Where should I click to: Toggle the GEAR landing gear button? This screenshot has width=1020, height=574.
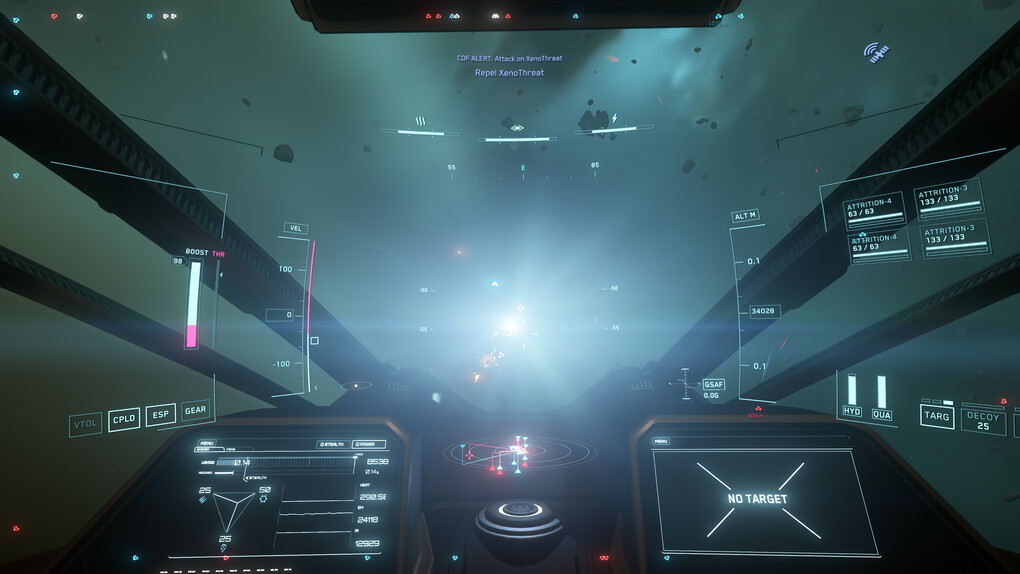(x=196, y=410)
